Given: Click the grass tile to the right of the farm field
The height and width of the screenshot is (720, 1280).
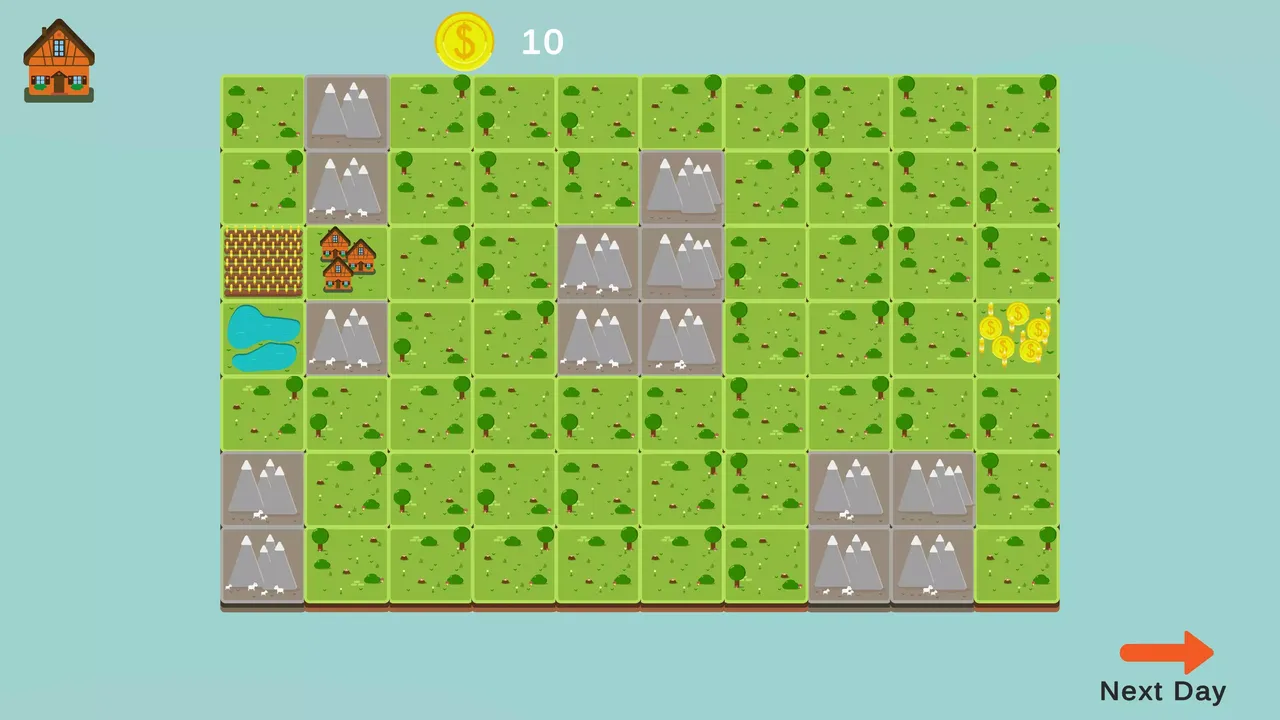Looking at the screenshot, I should [429, 262].
